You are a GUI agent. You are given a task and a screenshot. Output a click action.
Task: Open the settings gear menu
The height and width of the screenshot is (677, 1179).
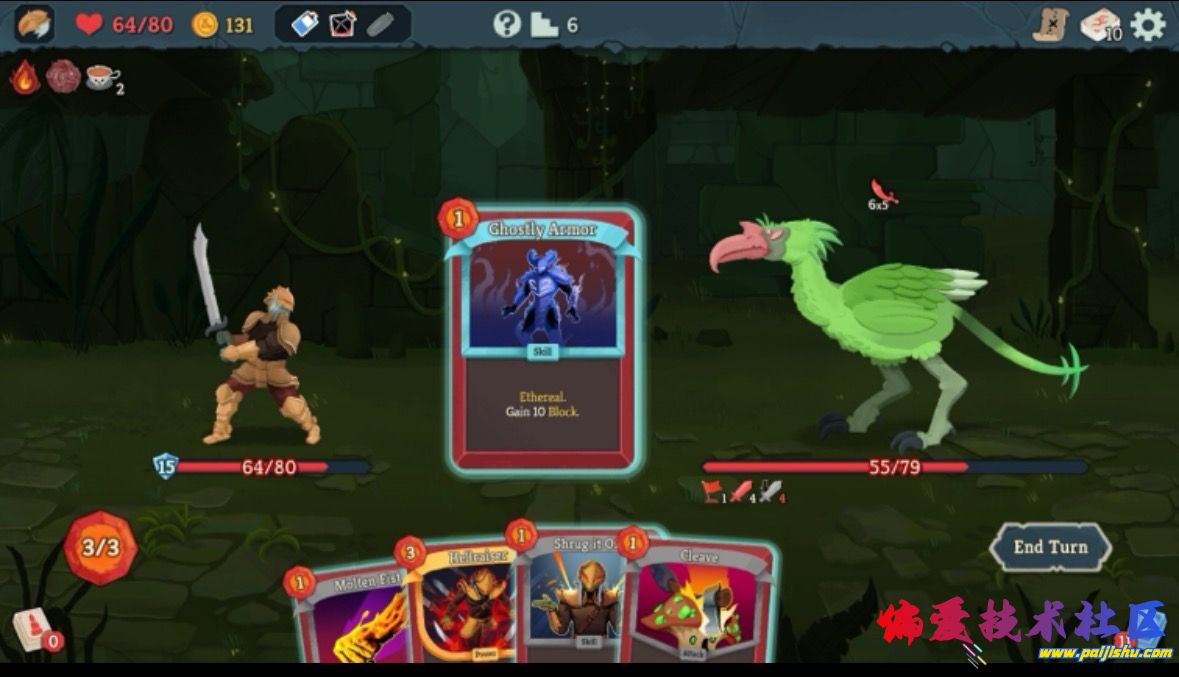coord(1147,25)
